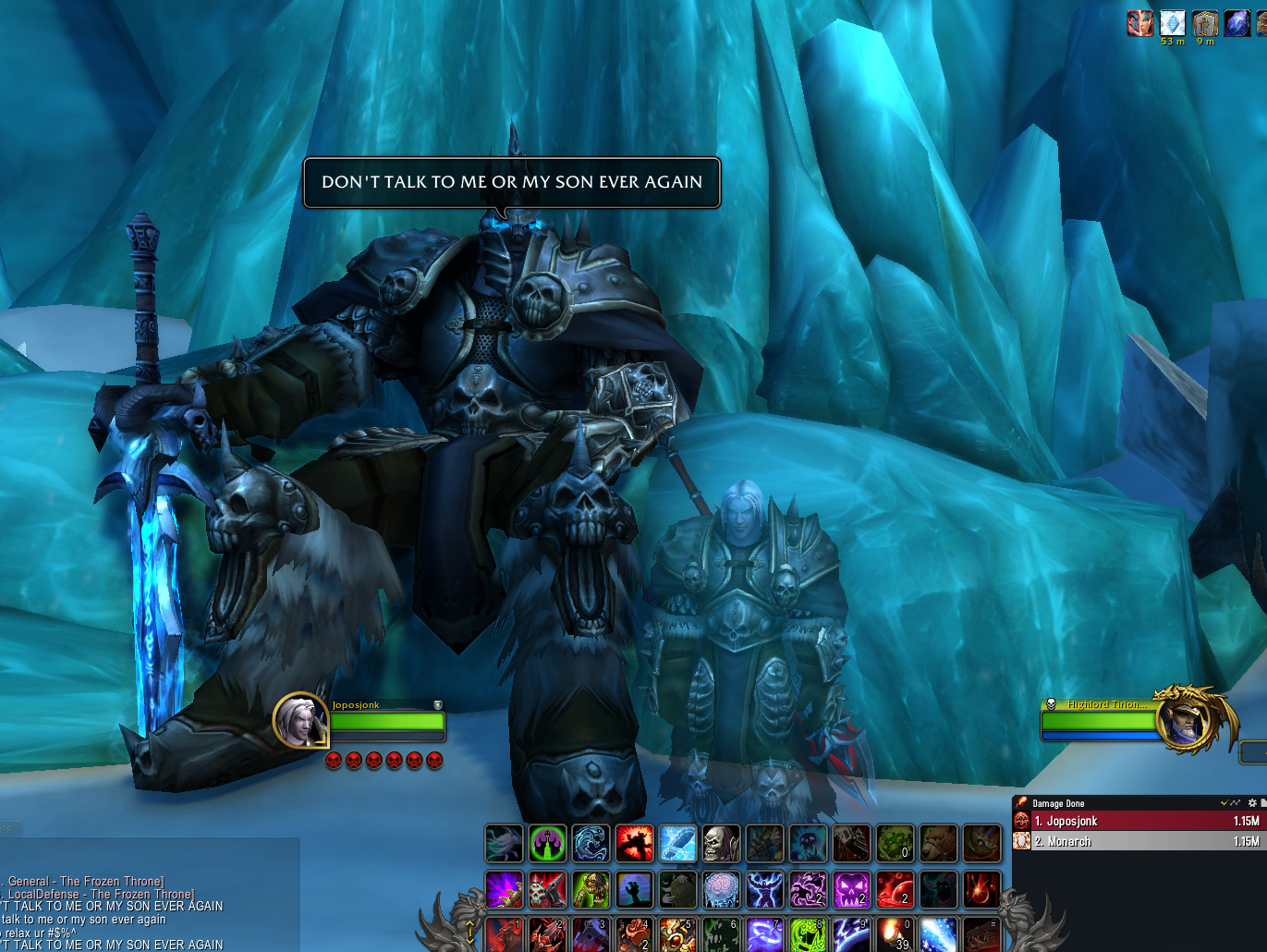Viewport: 1267px width, 952px height.
Task: Open the damage meter settings gear
Action: click(1252, 803)
